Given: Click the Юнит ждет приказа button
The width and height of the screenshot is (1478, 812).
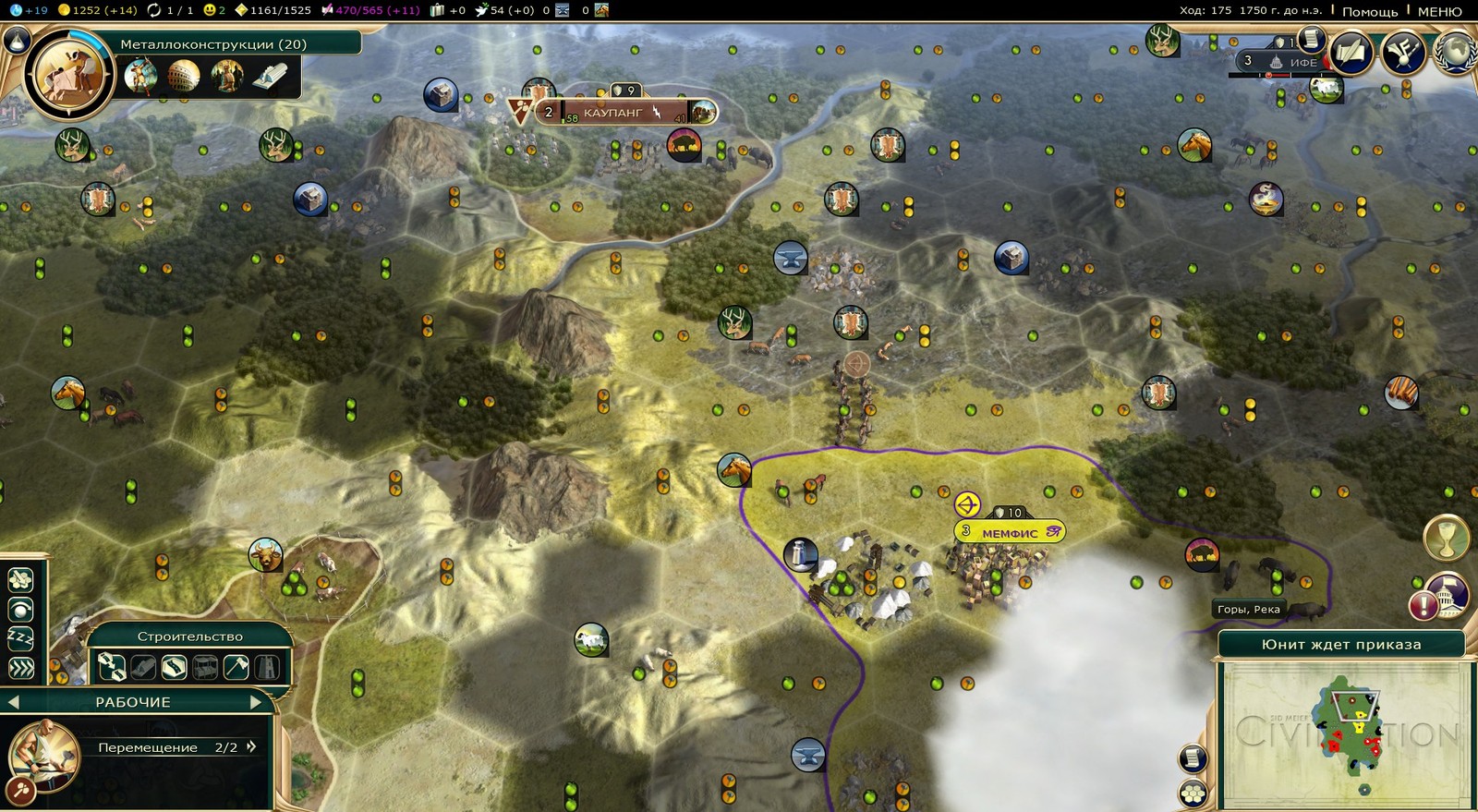Looking at the screenshot, I should tap(1340, 645).
